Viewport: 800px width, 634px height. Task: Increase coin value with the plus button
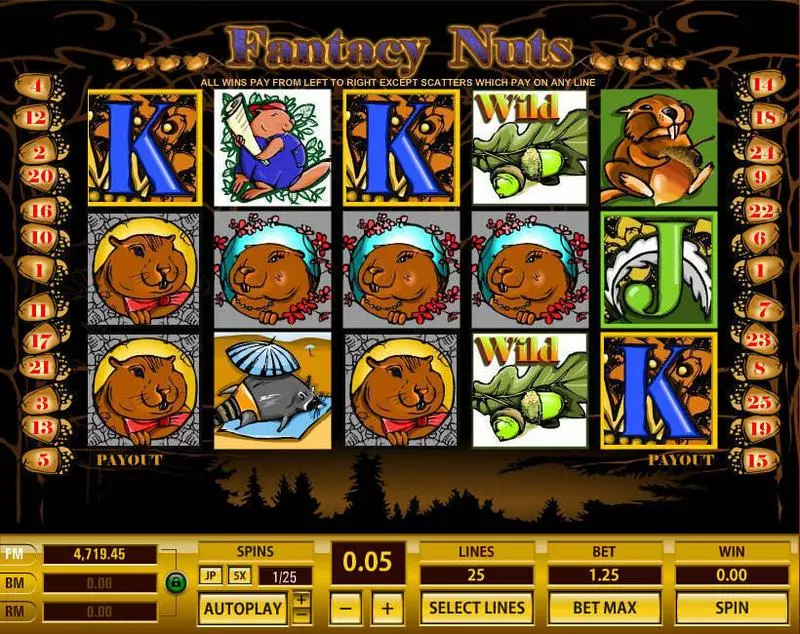389,607
